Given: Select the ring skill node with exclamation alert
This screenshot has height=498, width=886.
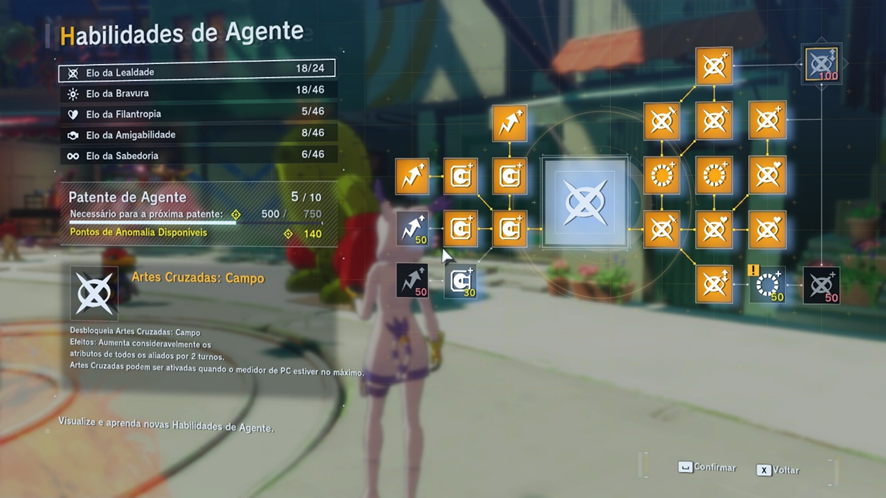Looking at the screenshot, I should click(x=767, y=284).
